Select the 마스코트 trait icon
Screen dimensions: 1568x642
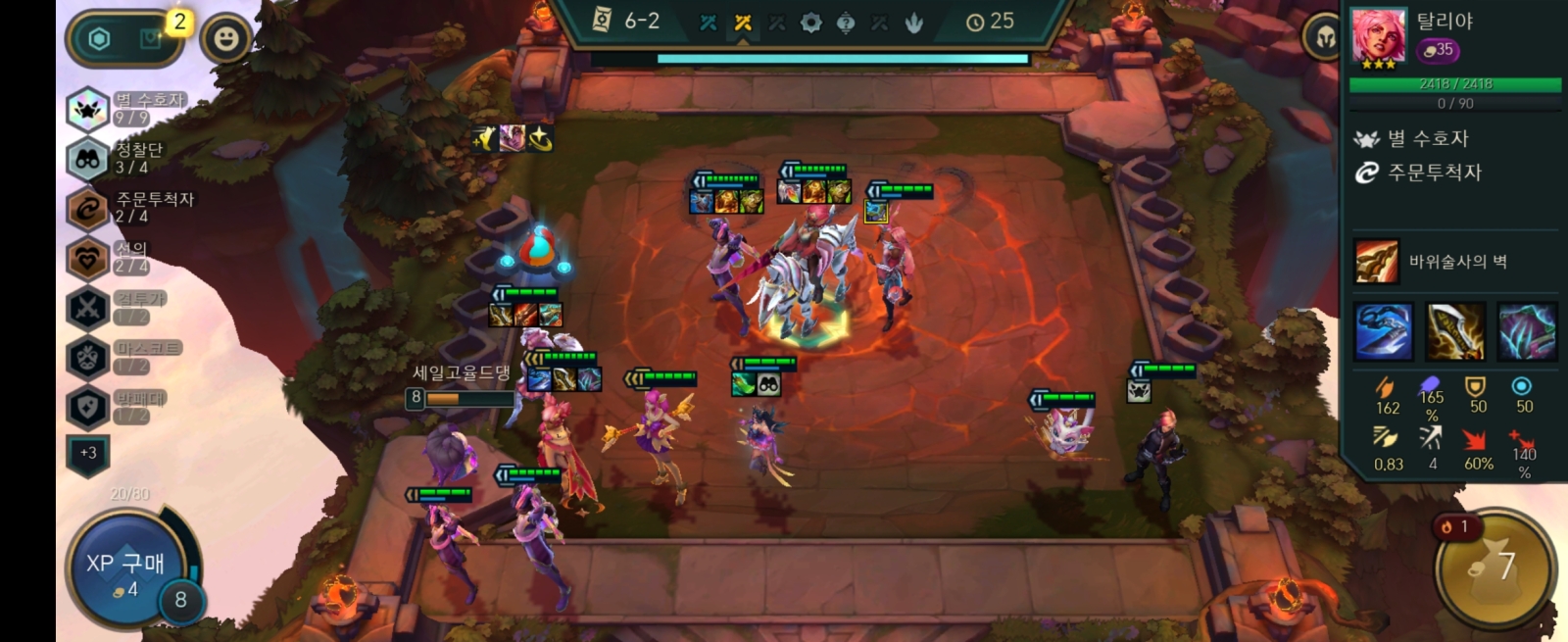(87, 358)
